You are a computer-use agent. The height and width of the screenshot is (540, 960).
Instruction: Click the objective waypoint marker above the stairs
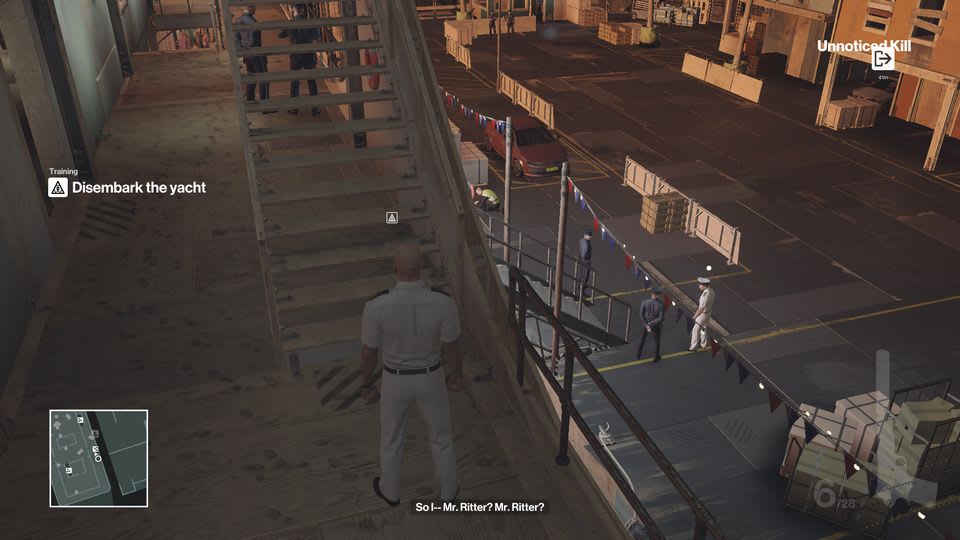(x=392, y=217)
